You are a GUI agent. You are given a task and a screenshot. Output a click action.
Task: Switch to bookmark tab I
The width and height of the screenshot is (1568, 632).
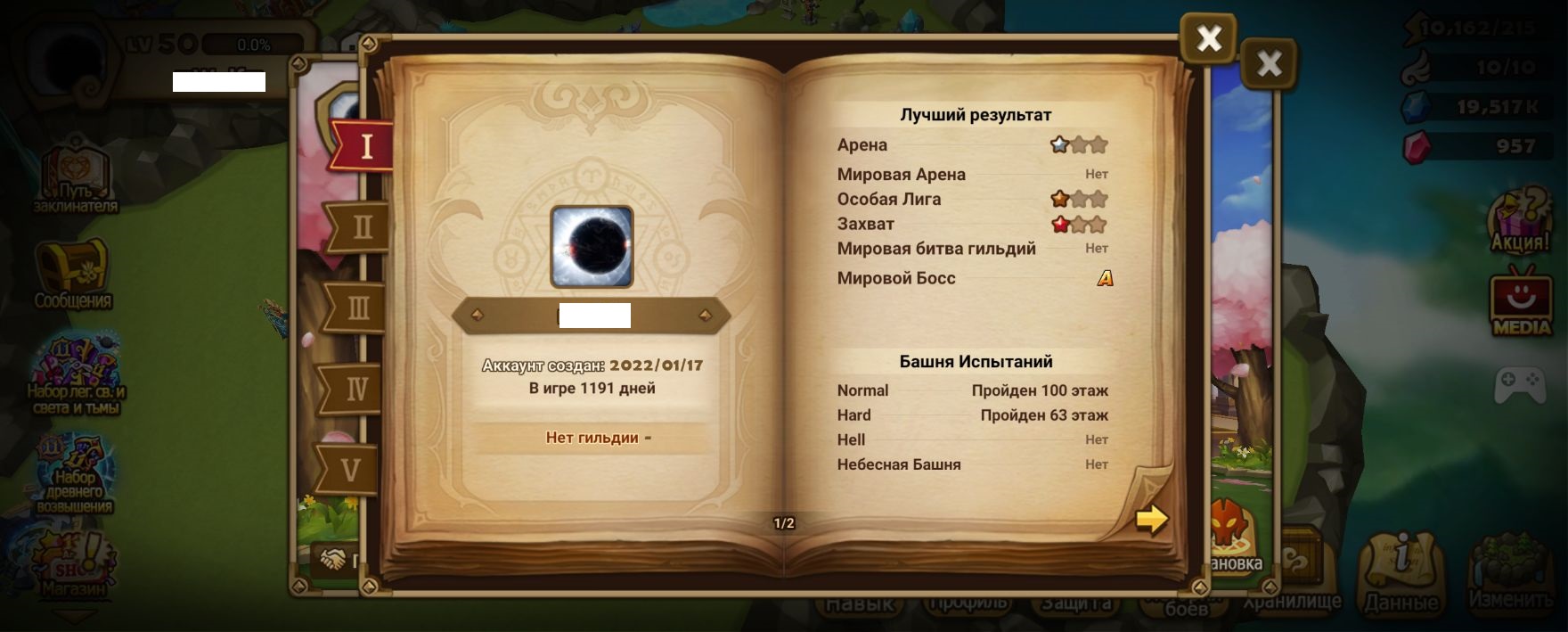click(x=363, y=145)
